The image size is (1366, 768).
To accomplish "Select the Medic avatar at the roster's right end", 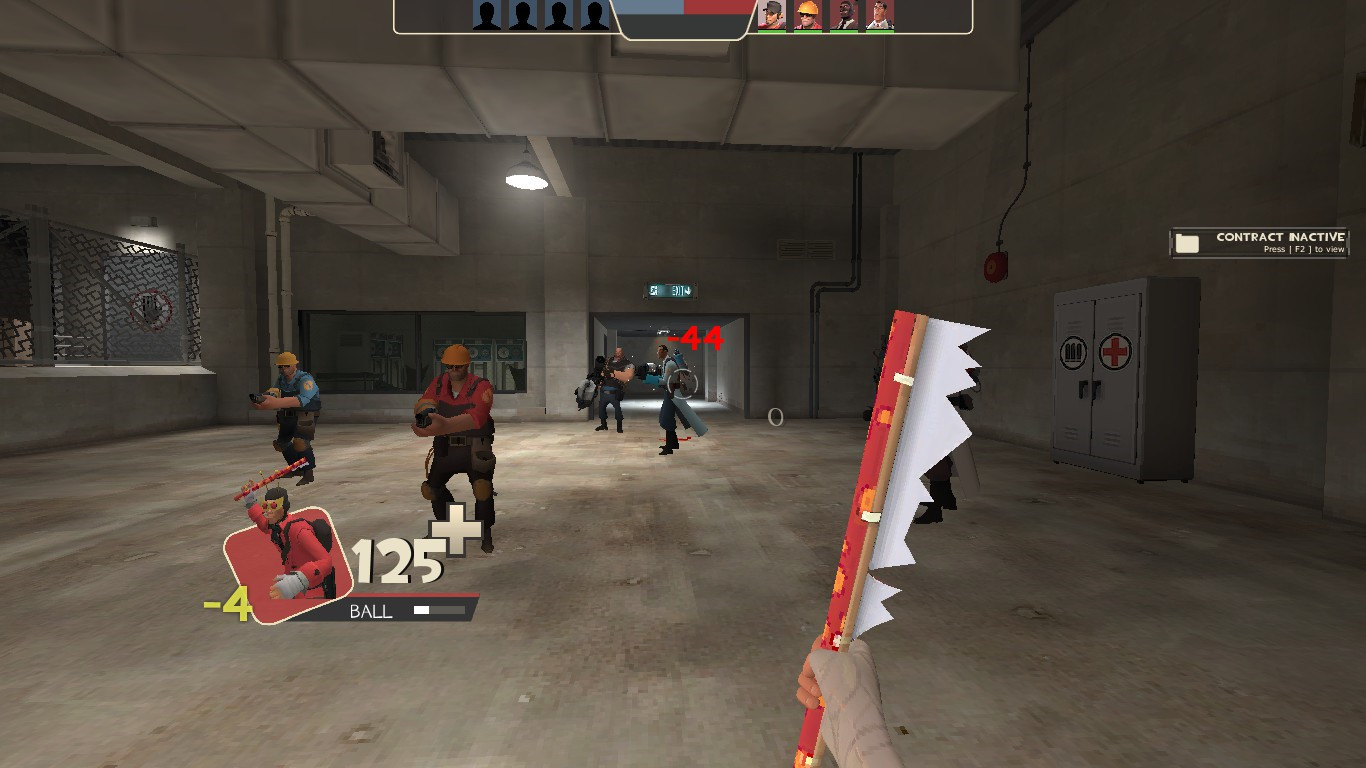I will click(880, 15).
